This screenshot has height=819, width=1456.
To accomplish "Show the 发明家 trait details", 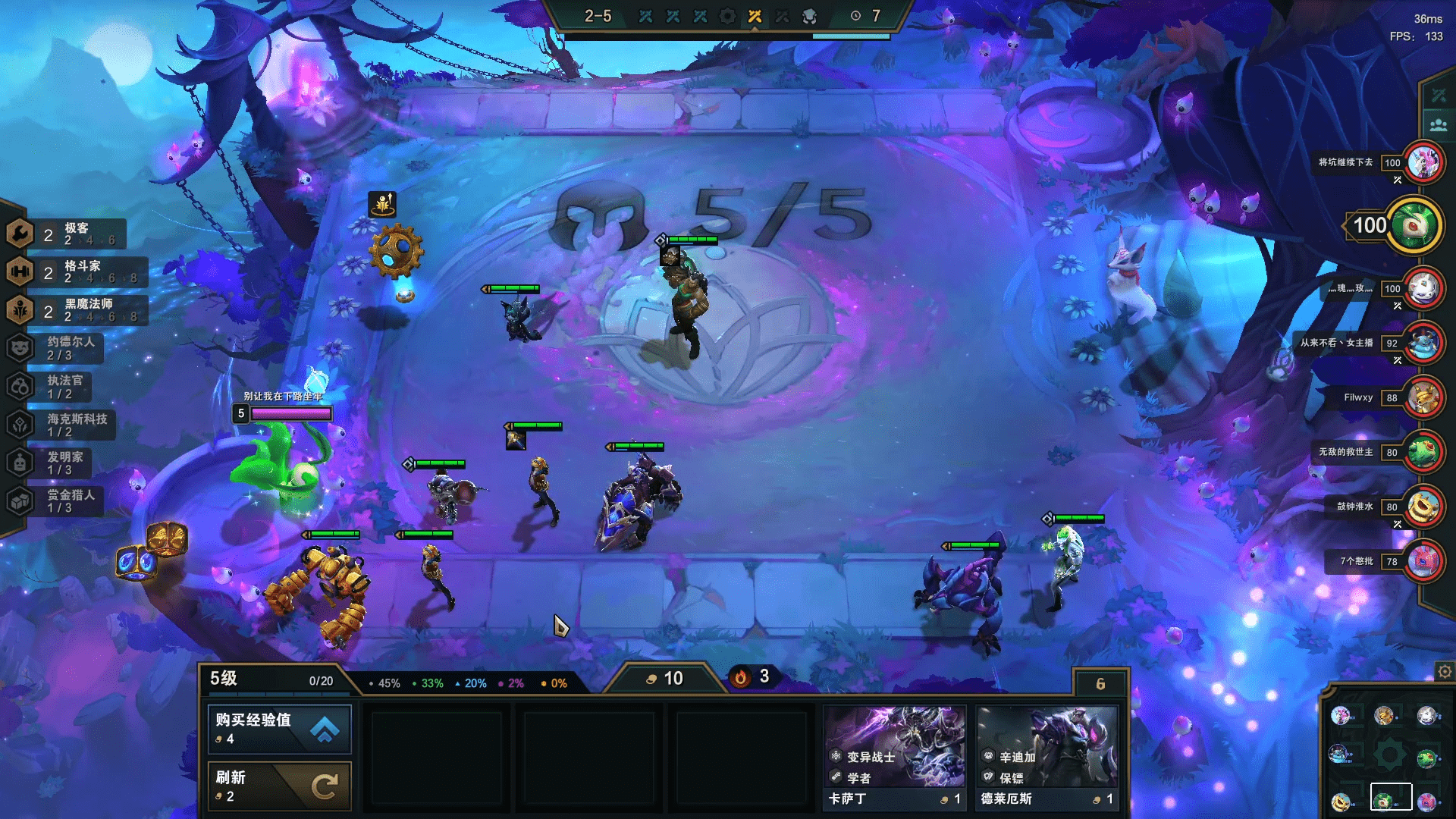I will (57, 463).
